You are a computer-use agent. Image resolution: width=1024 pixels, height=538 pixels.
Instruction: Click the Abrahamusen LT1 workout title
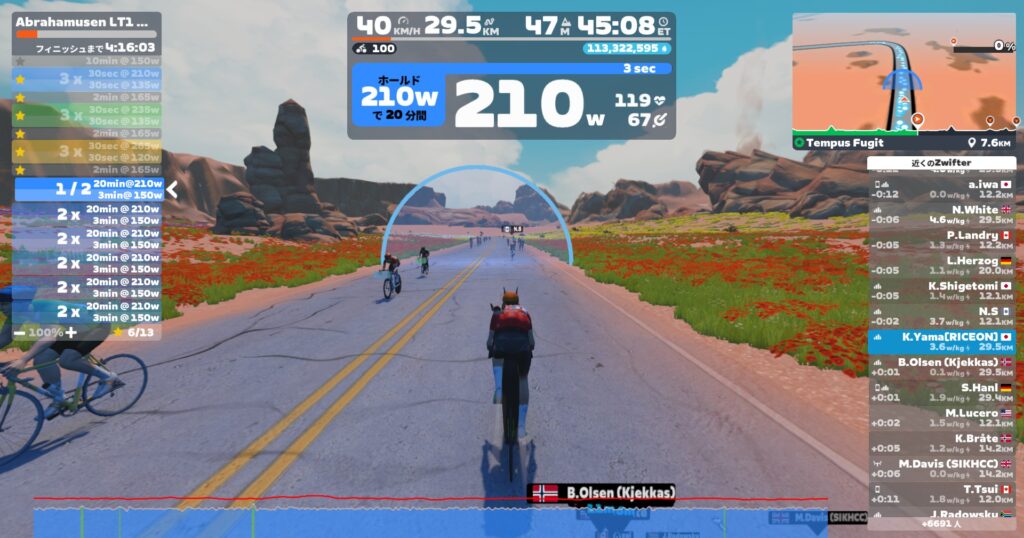83,20
